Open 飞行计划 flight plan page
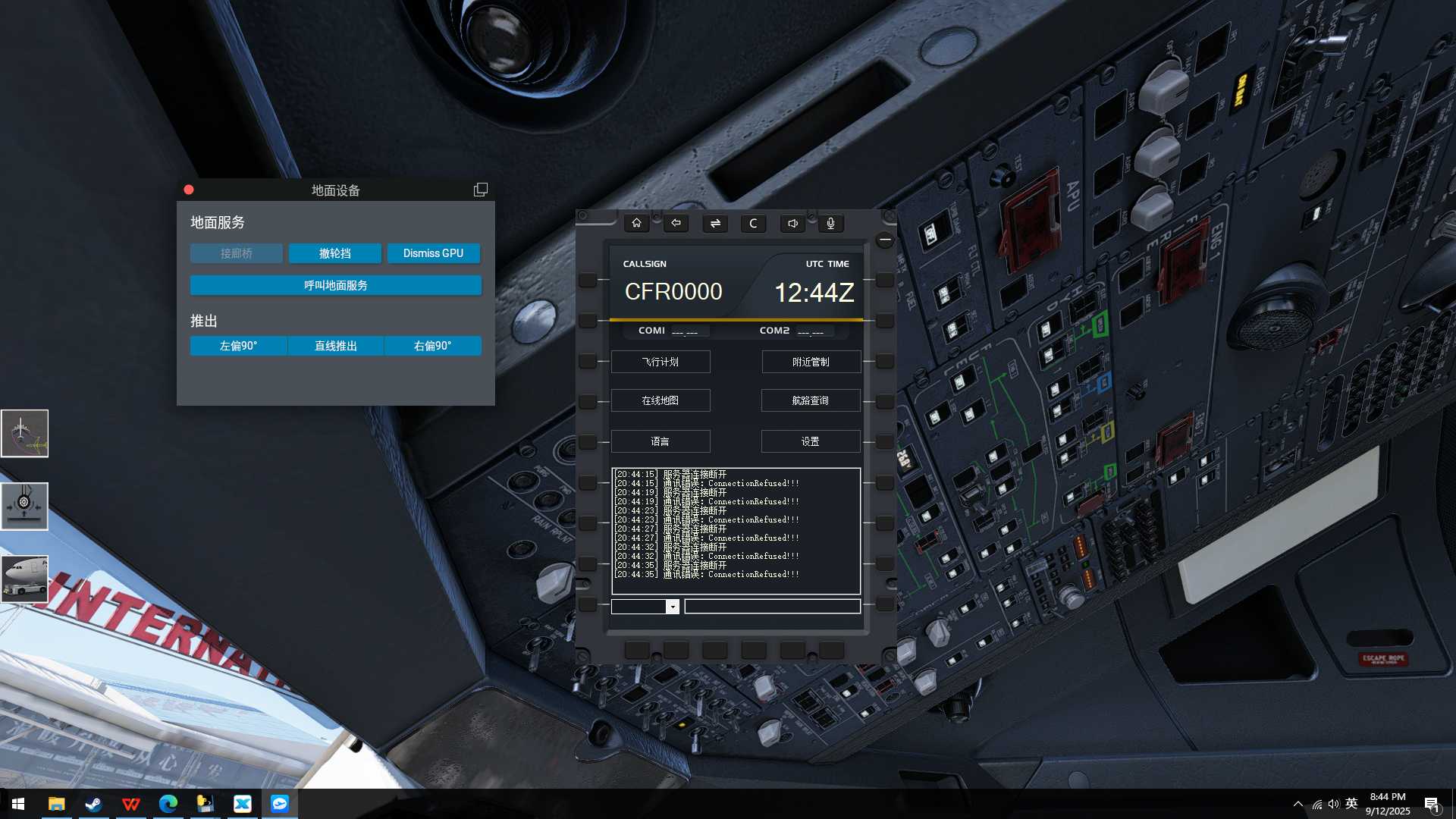 coord(661,362)
